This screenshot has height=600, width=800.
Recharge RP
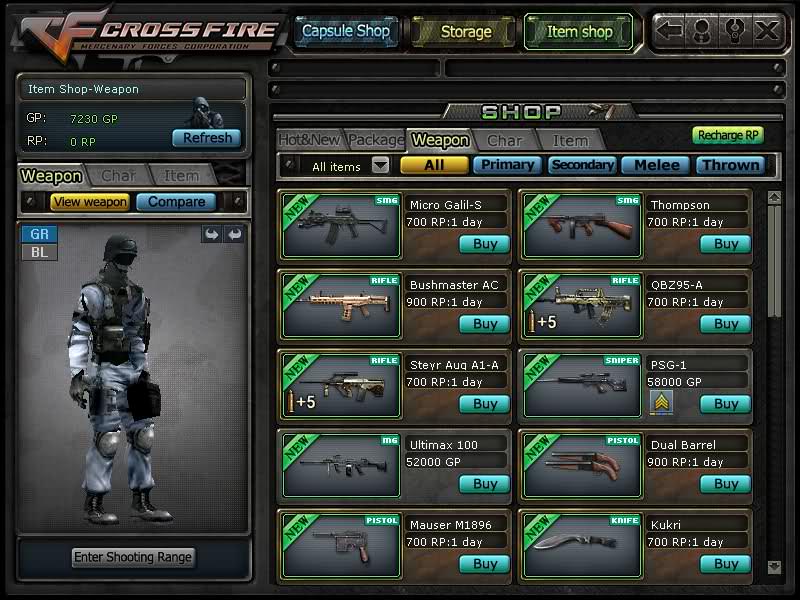pos(728,135)
